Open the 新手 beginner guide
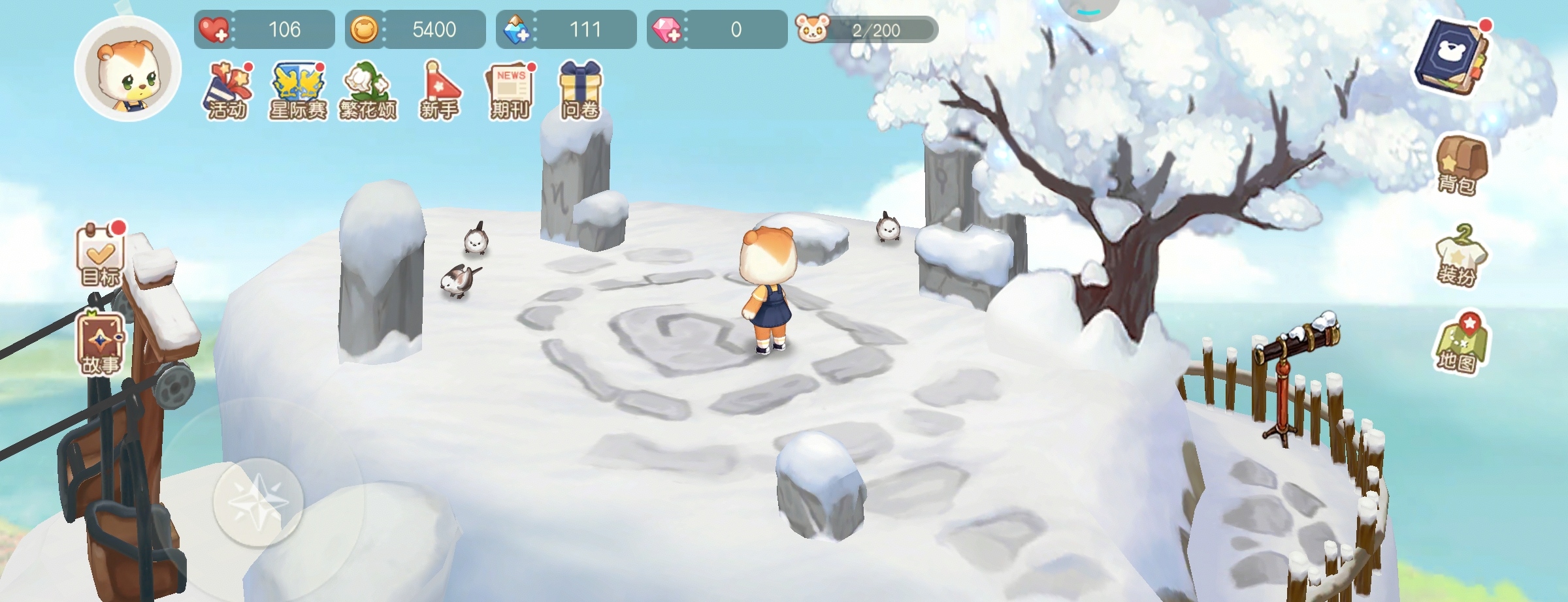The height and width of the screenshot is (602, 1568). (x=439, y=91)
